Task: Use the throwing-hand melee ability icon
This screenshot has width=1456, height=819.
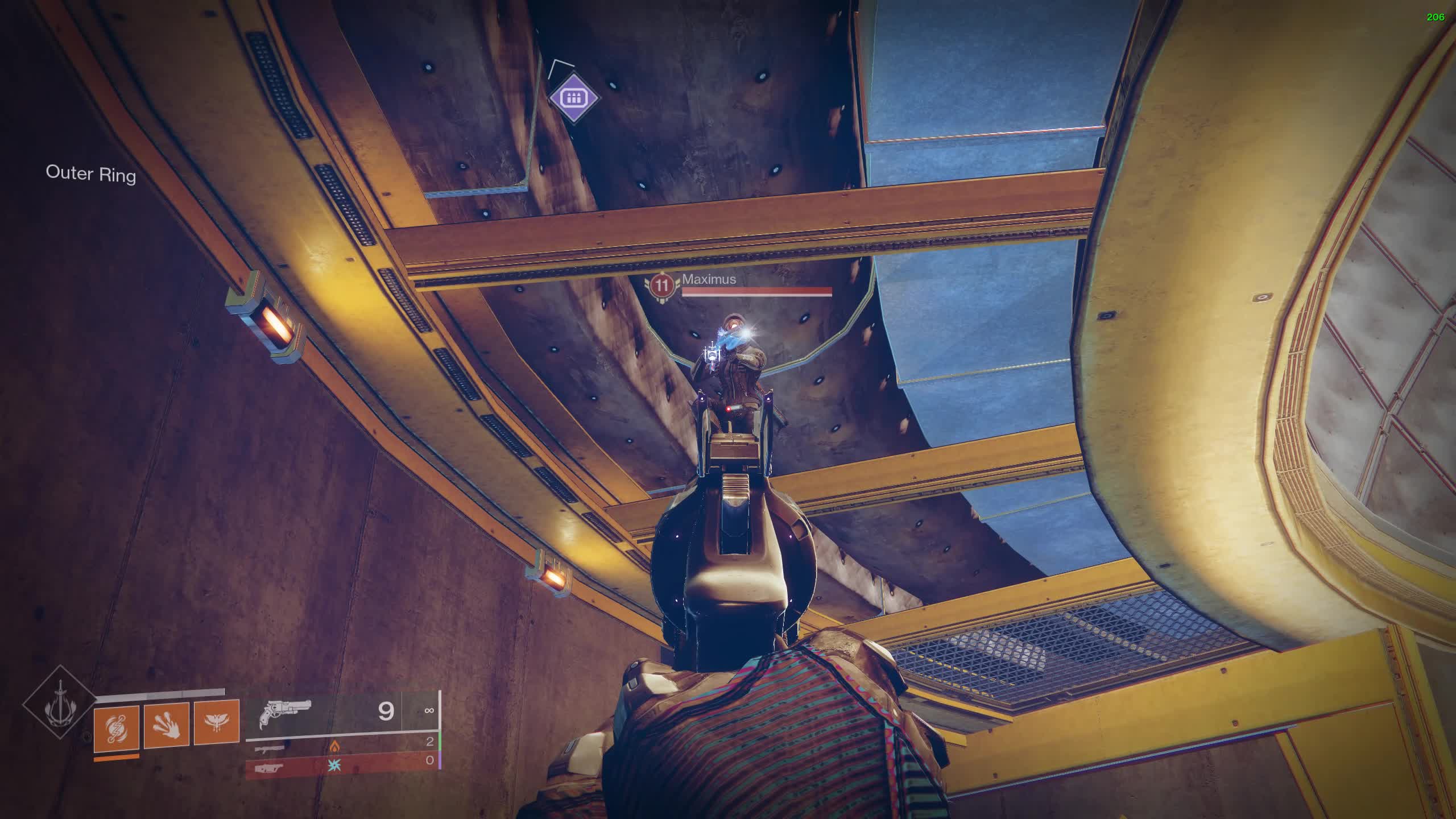Action: coord(166,725)
